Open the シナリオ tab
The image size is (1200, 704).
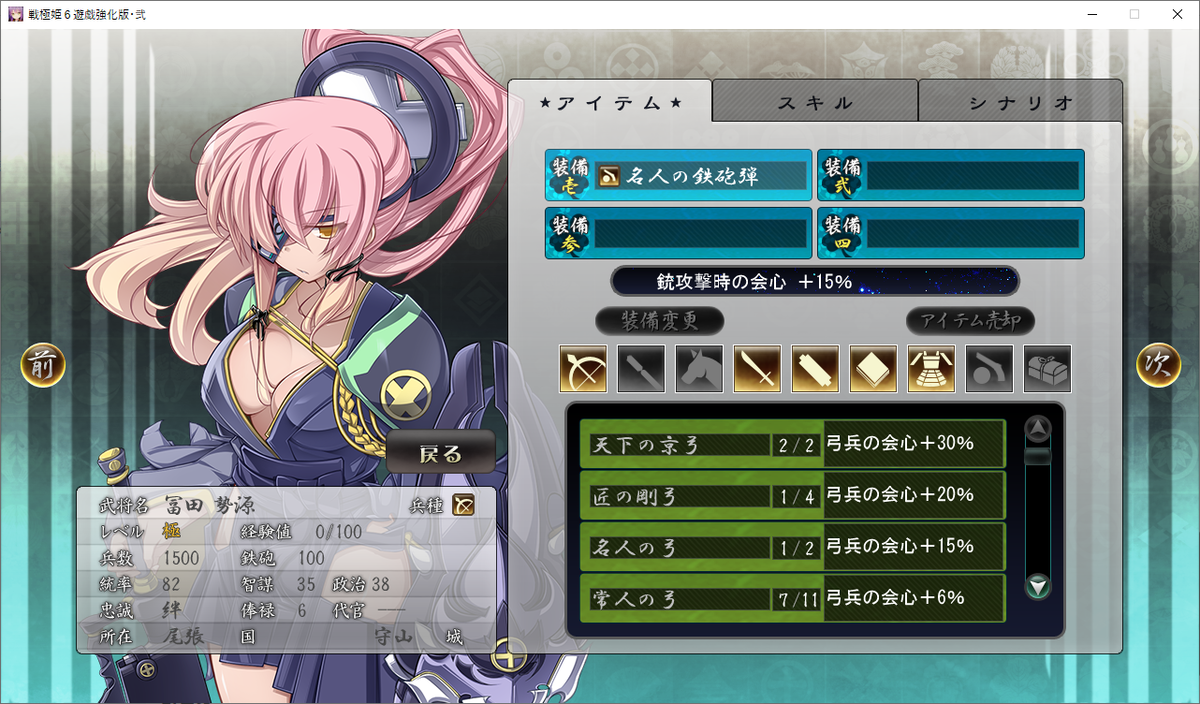tap(1020, 103)
